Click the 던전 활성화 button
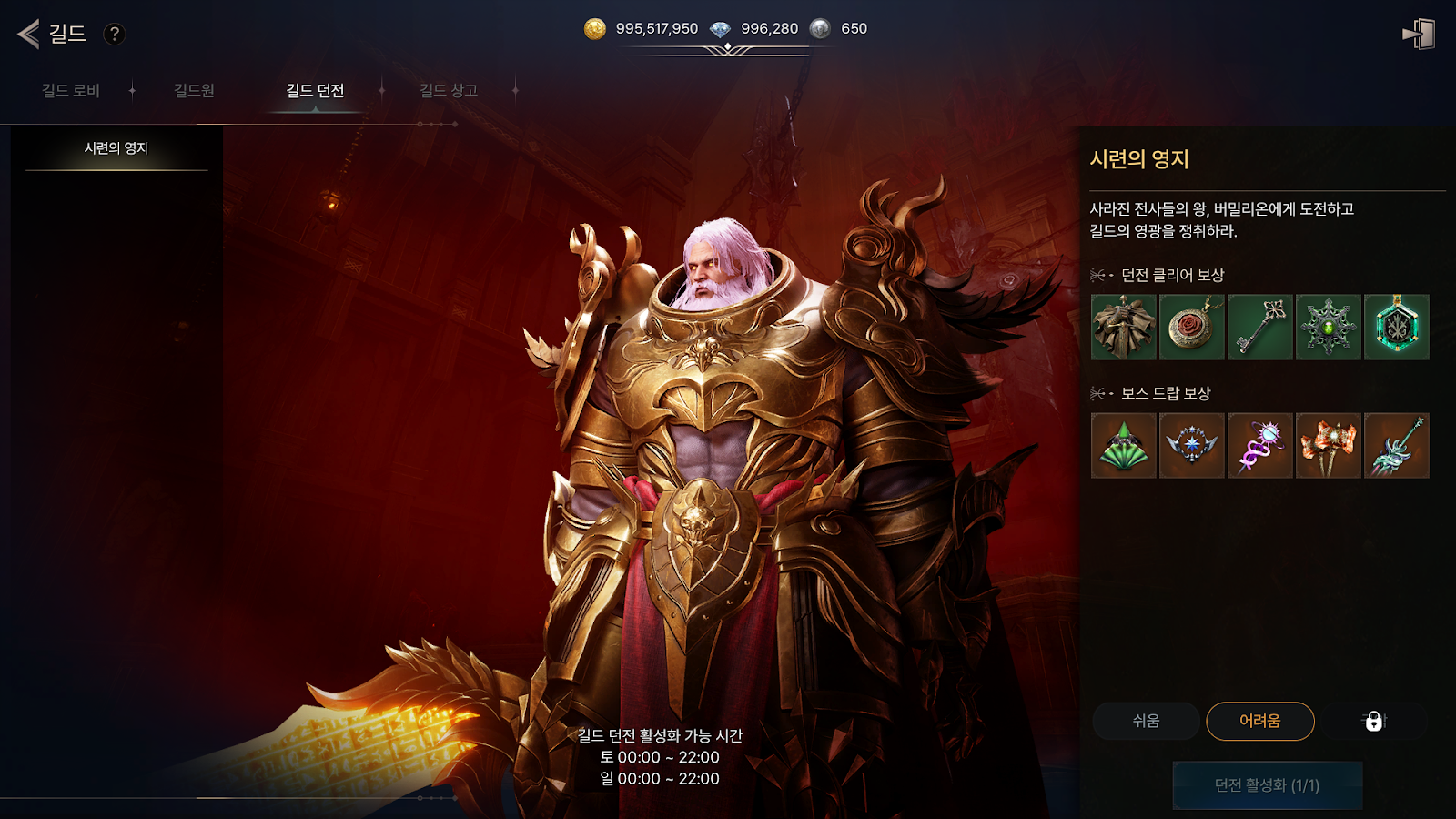Image resolution: width=1456 pixels, height=819 pixels. coord(1267,785)
